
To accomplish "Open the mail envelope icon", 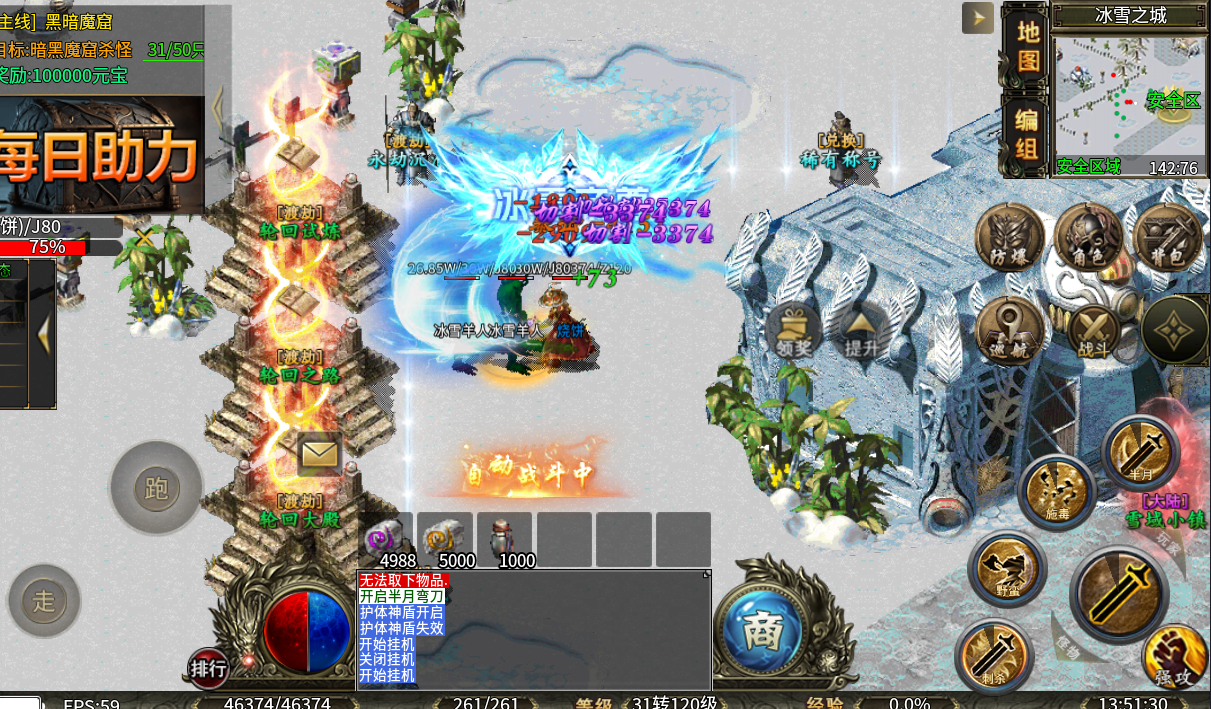I will [x=319, y=454].
